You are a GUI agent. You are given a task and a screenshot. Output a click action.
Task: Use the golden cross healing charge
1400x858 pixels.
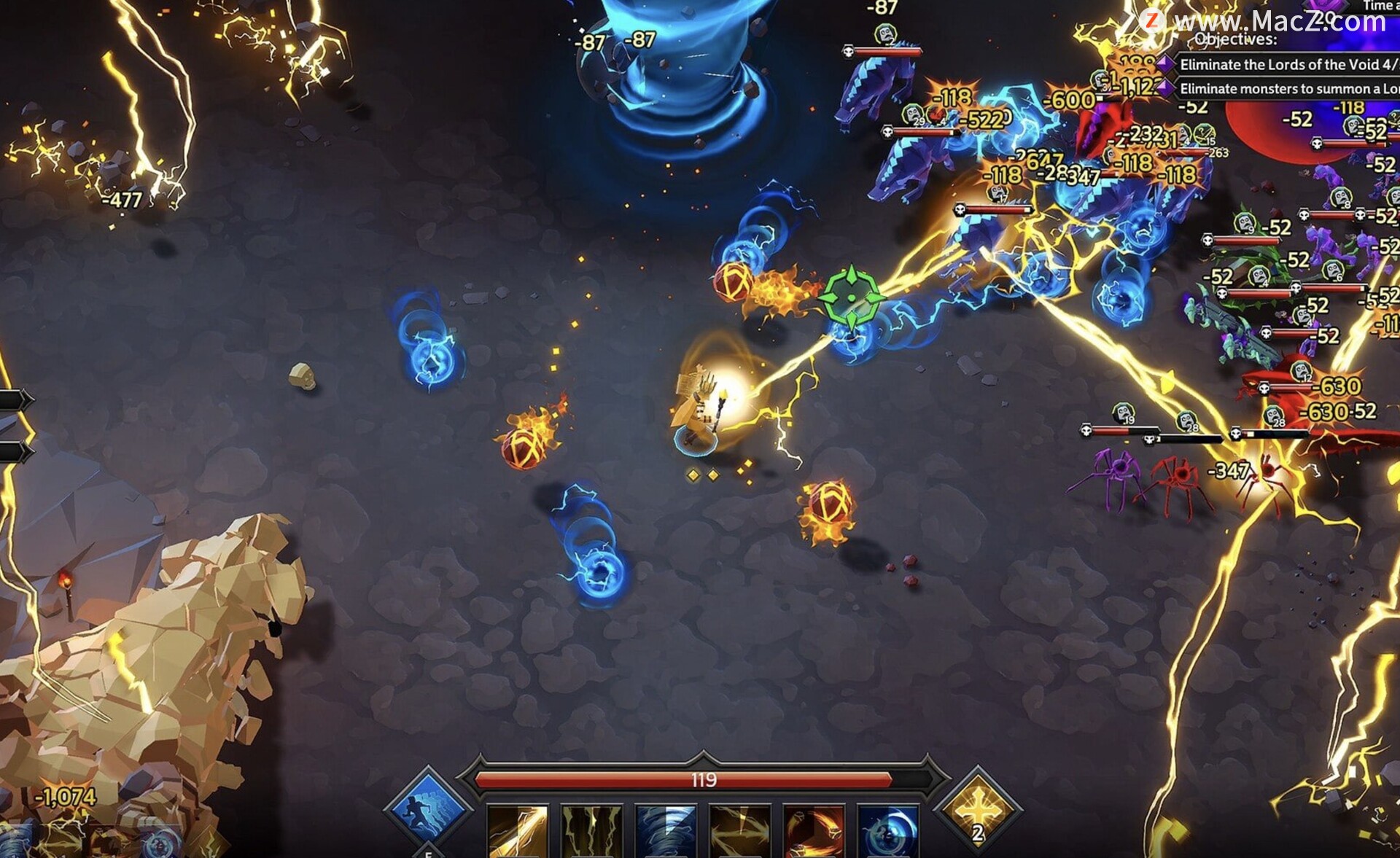978,810
